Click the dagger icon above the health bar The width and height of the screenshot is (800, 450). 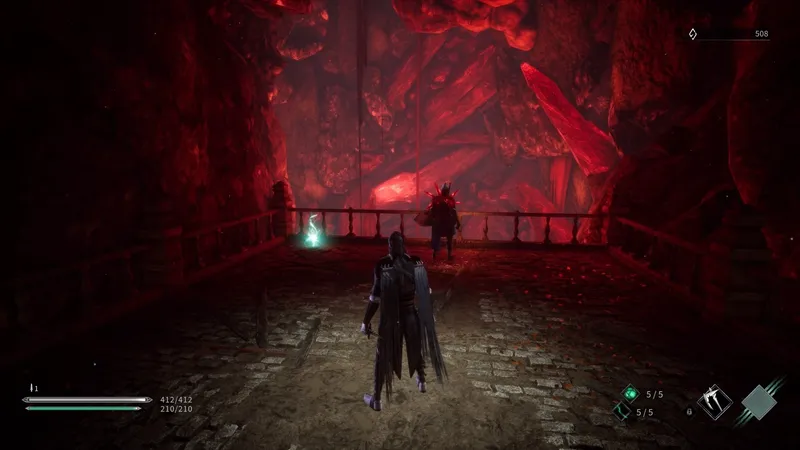(x=33, y=388)
